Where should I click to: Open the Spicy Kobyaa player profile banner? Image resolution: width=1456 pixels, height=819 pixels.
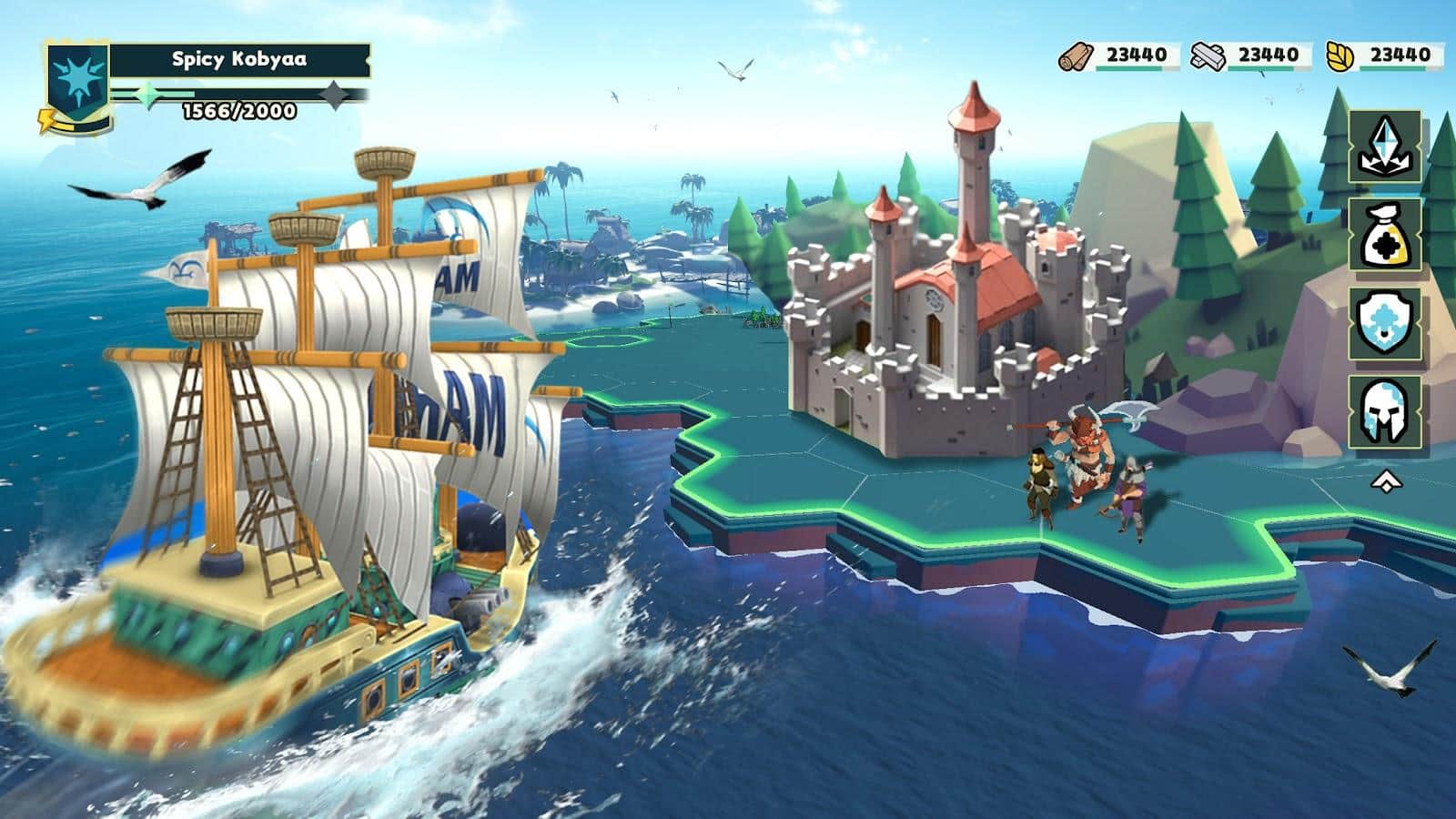click(239, 60)
